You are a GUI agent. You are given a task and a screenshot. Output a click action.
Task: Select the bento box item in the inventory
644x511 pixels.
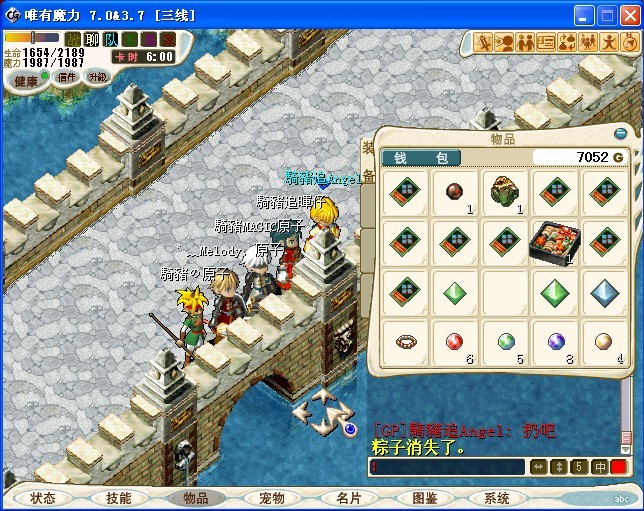pos(555,243)
